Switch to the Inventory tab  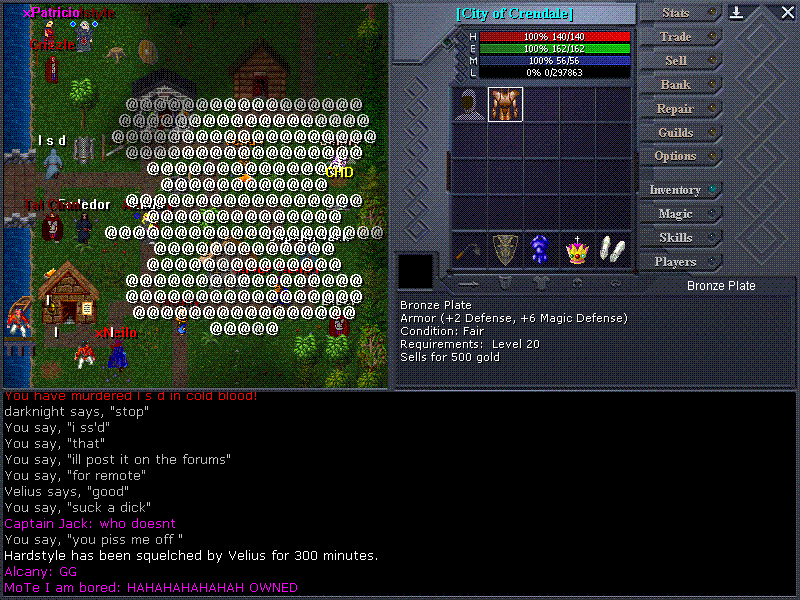[676, 190]
